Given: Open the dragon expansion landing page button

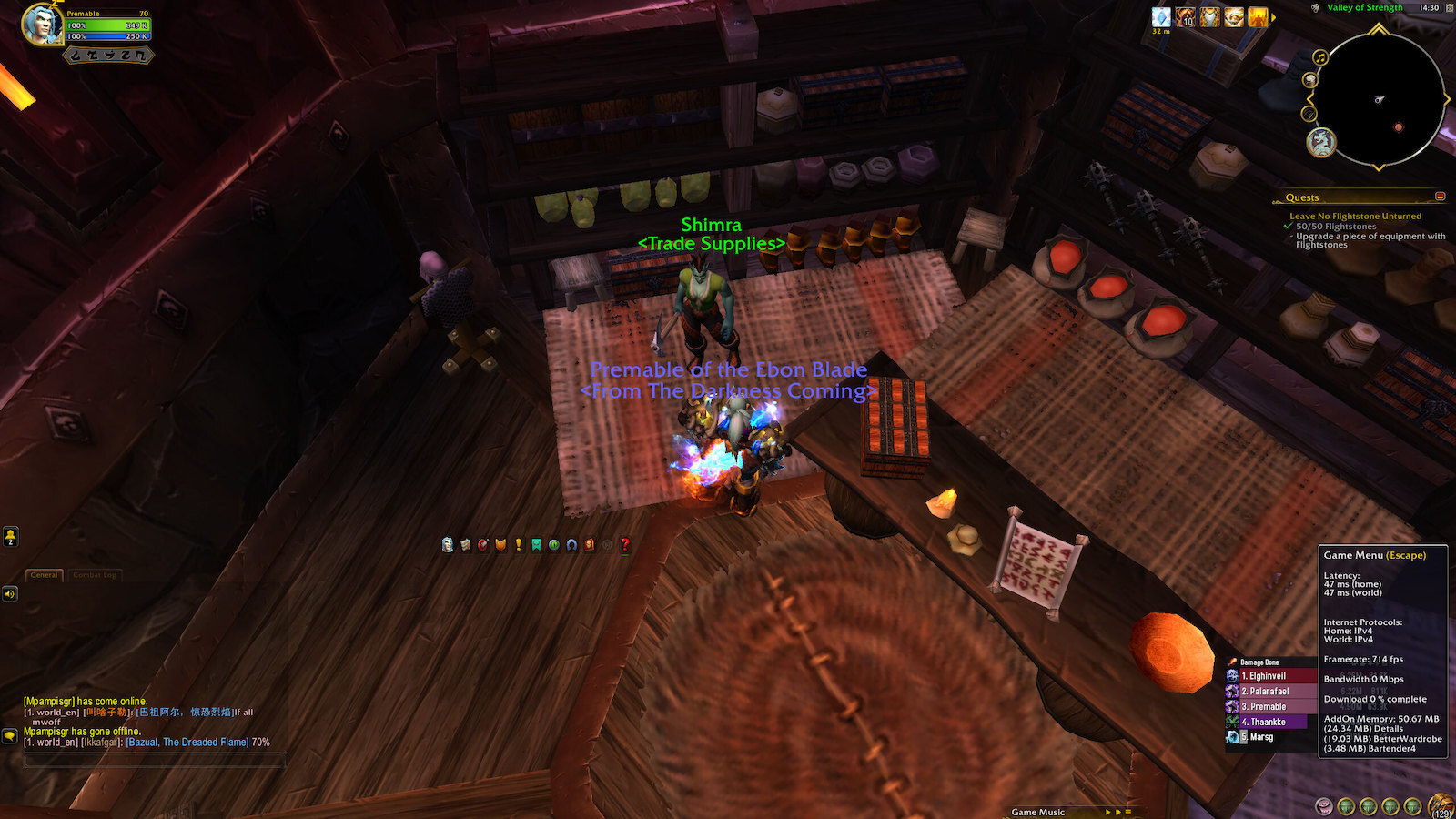Looking at the screenshot, I should pyautogui.click(x=1321, y=142).
